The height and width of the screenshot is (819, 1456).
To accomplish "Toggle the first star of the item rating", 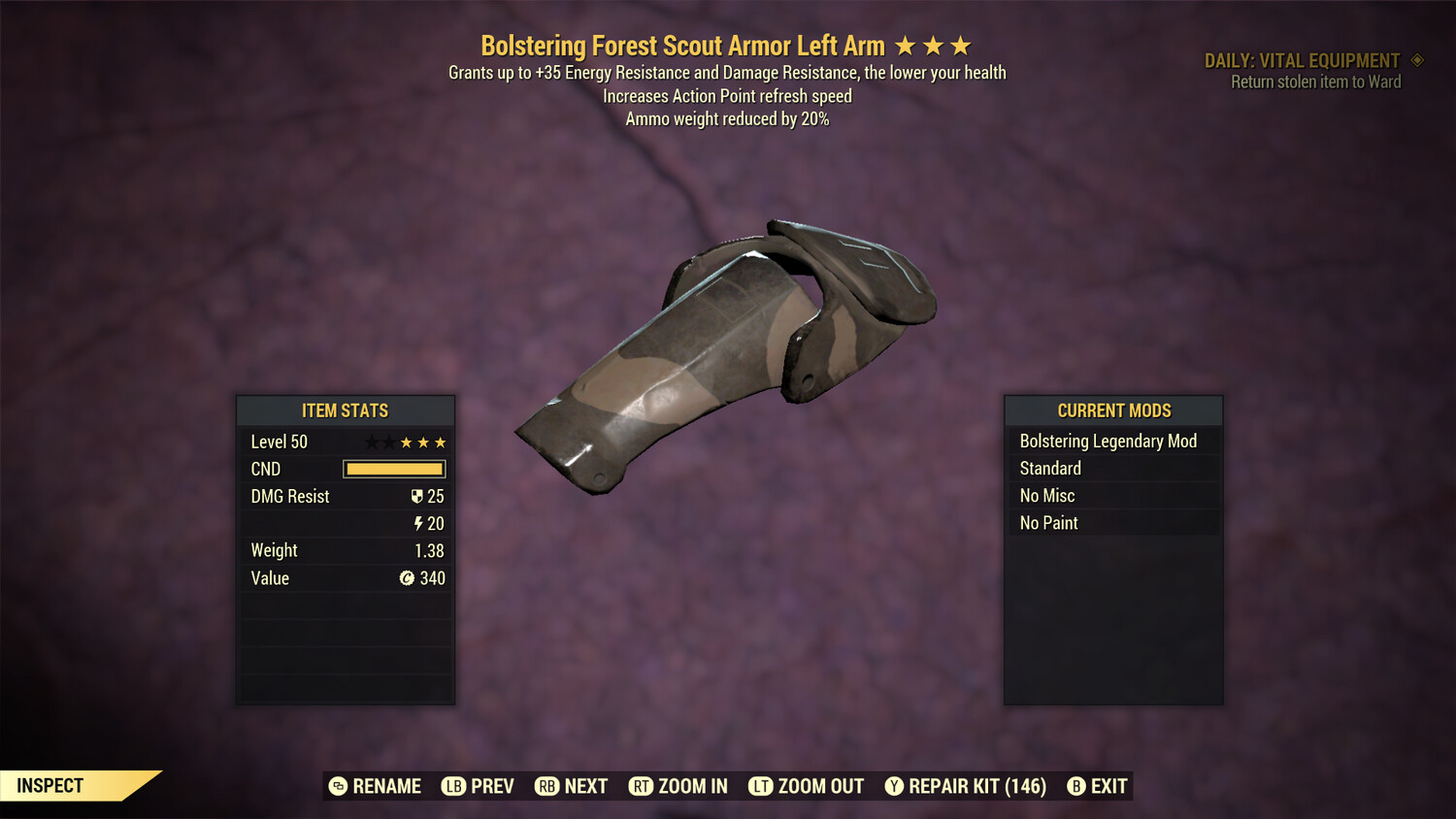I will pyautogui.click(x=372, y=442).
